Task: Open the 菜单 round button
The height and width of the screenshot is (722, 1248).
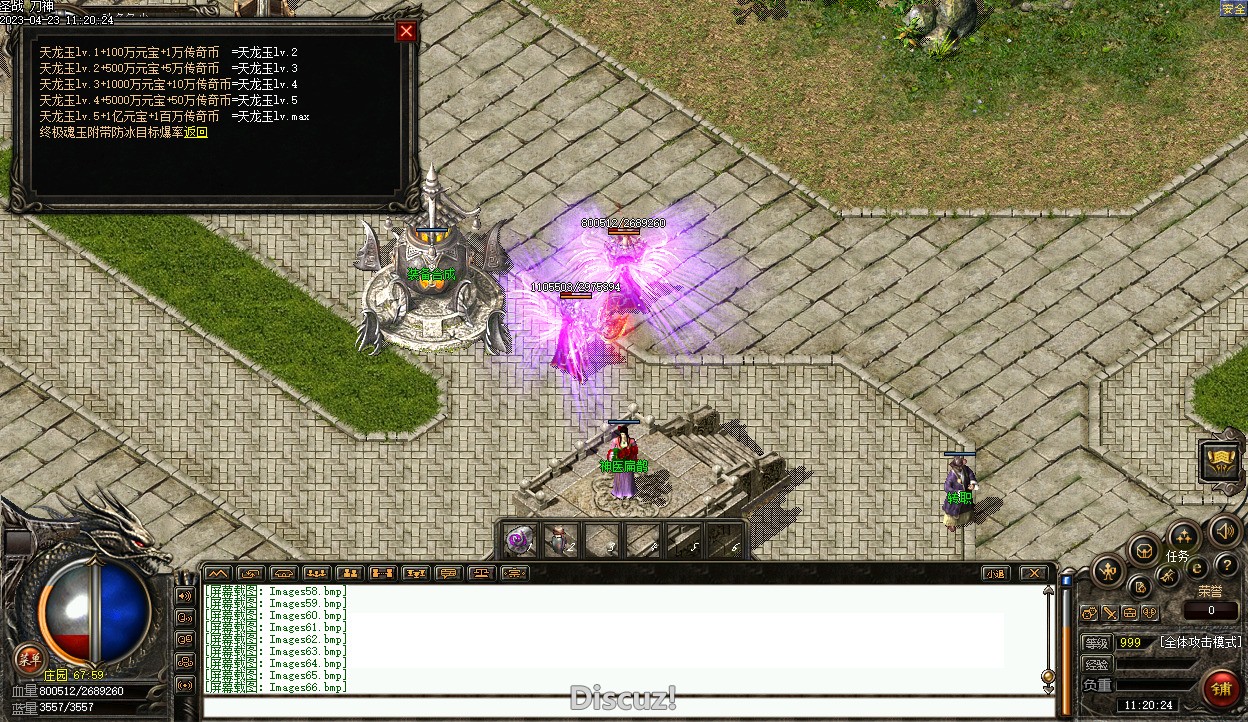Action: coord(29,659)
